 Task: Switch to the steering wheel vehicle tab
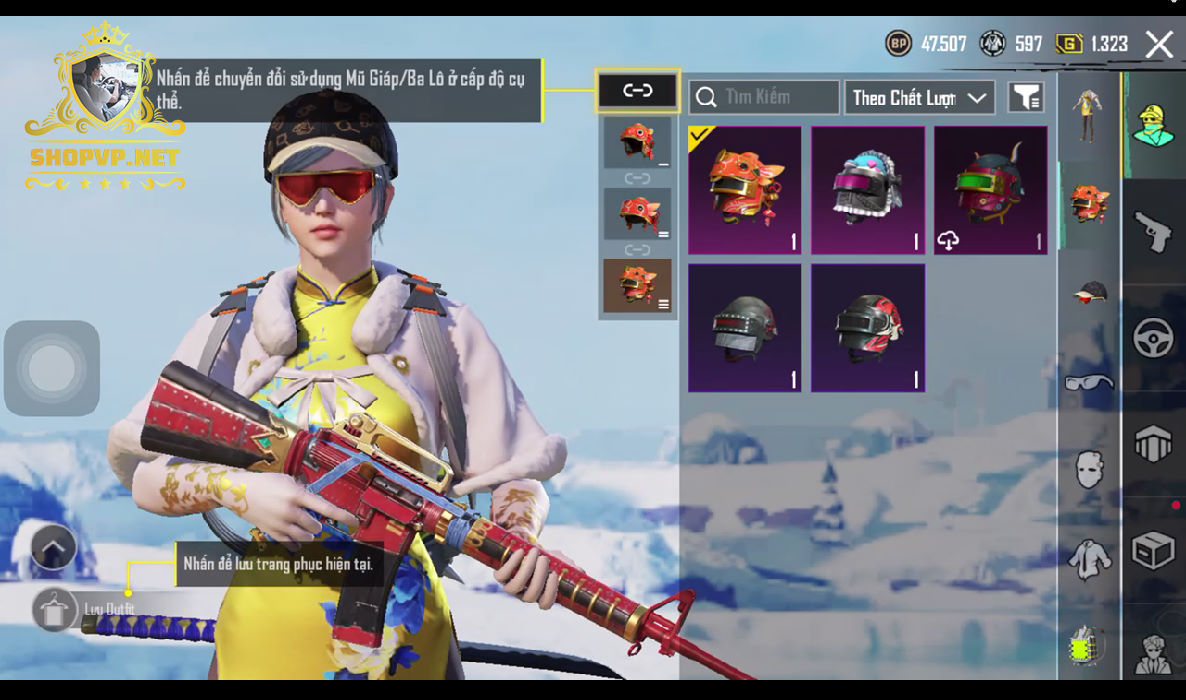pyautogui.click(x=1153, y=338)
